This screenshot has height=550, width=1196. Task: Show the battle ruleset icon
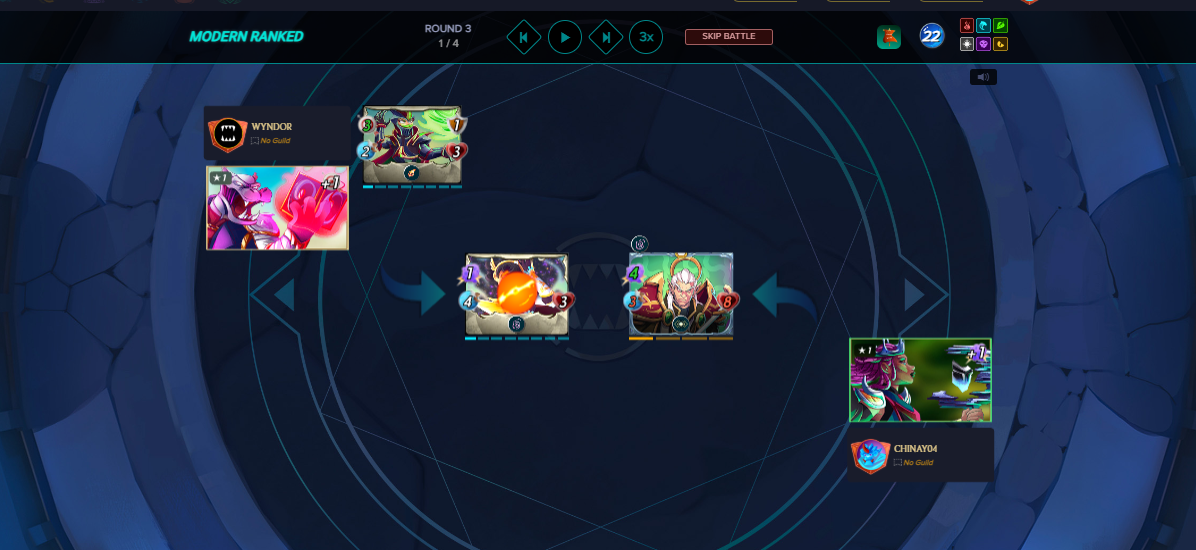tap(889, 37)
